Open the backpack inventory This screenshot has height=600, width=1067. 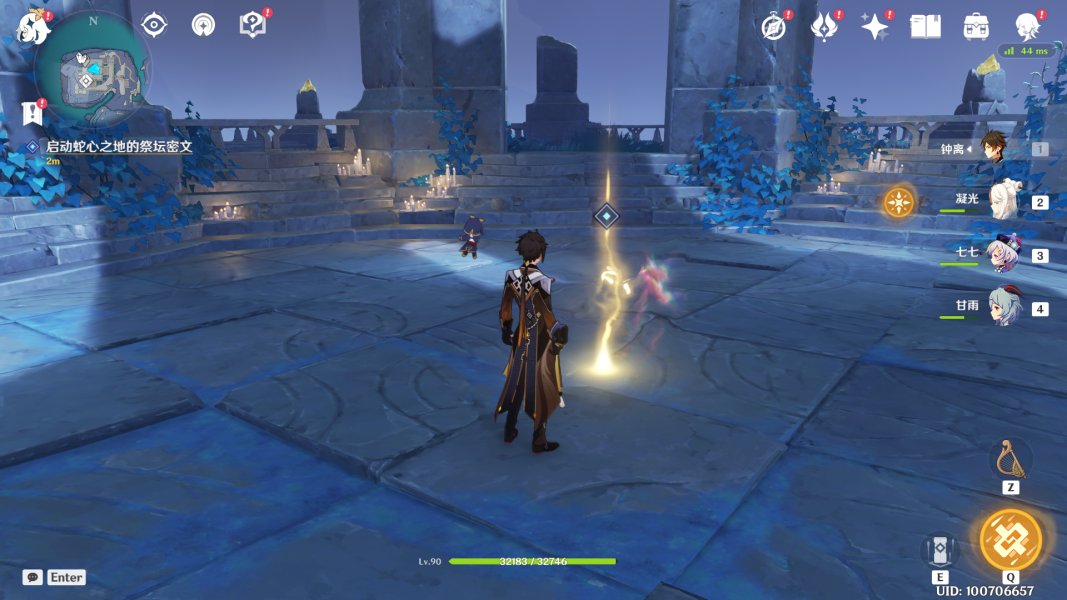pos(976,27)
